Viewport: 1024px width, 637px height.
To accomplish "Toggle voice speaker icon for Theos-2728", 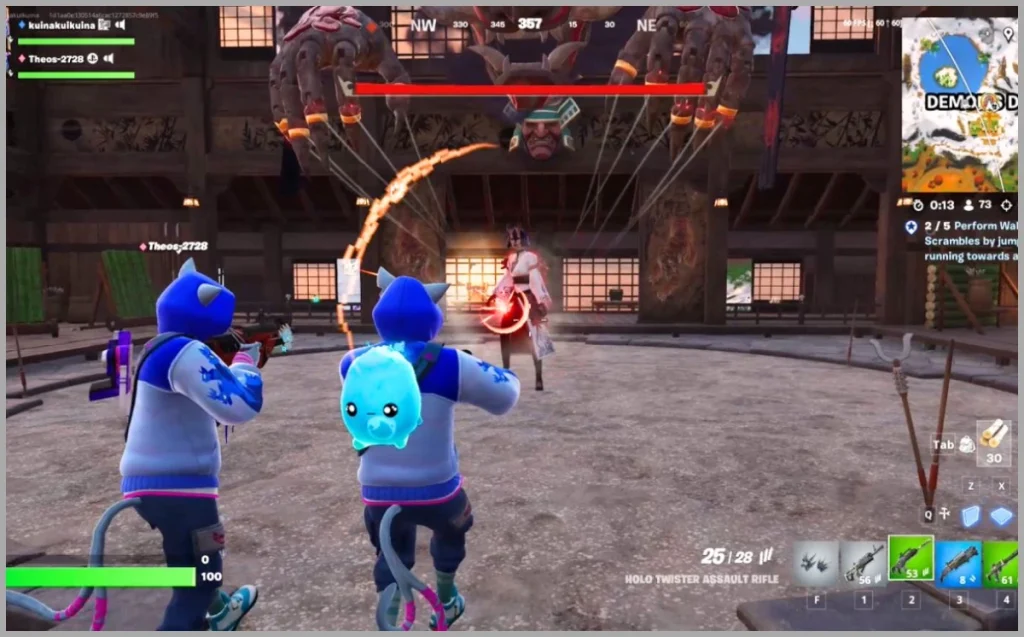I will pyautogui.click(x=107, y=59).
